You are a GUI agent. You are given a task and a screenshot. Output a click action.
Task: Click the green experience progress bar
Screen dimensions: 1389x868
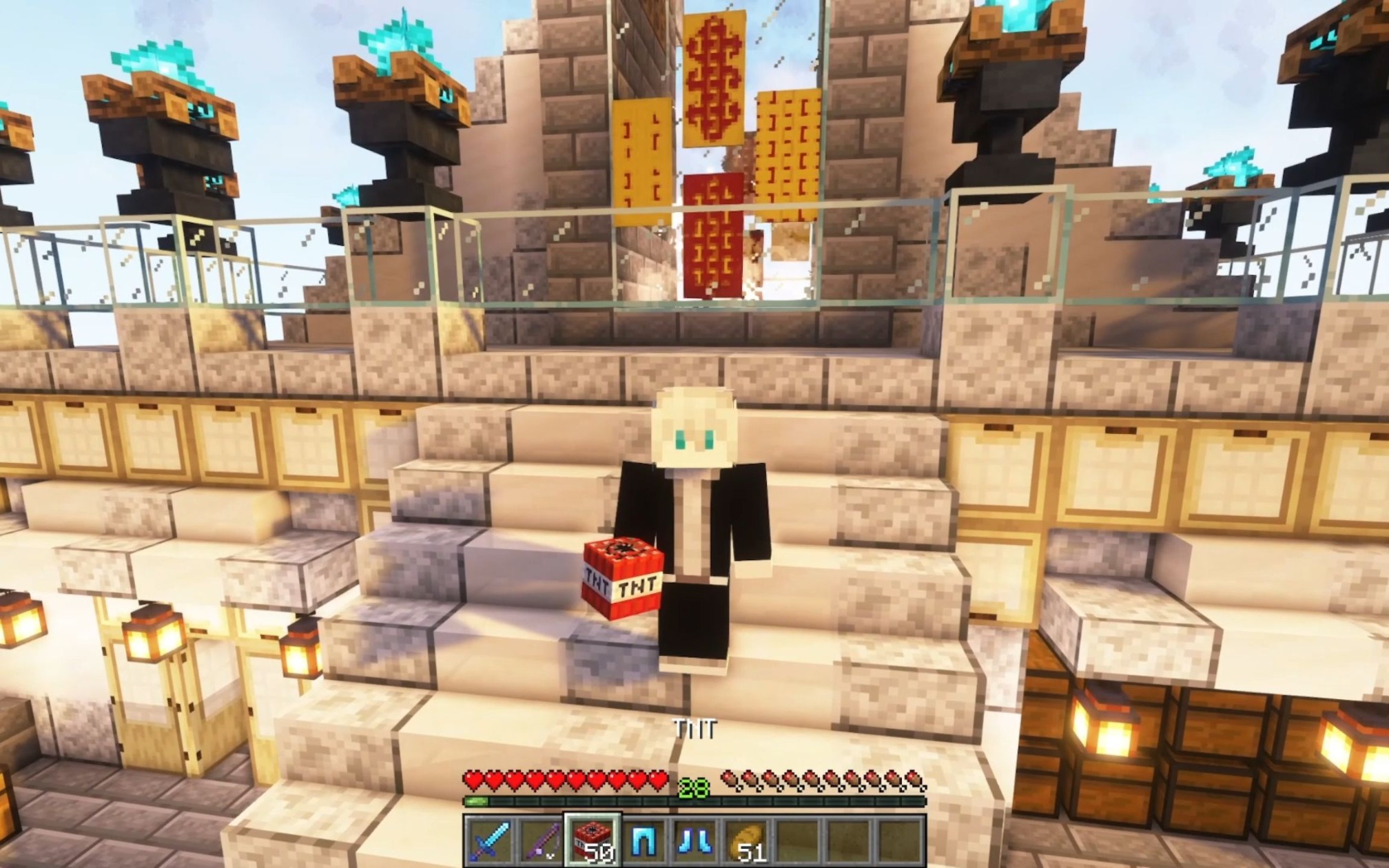[x=477, y=801]
